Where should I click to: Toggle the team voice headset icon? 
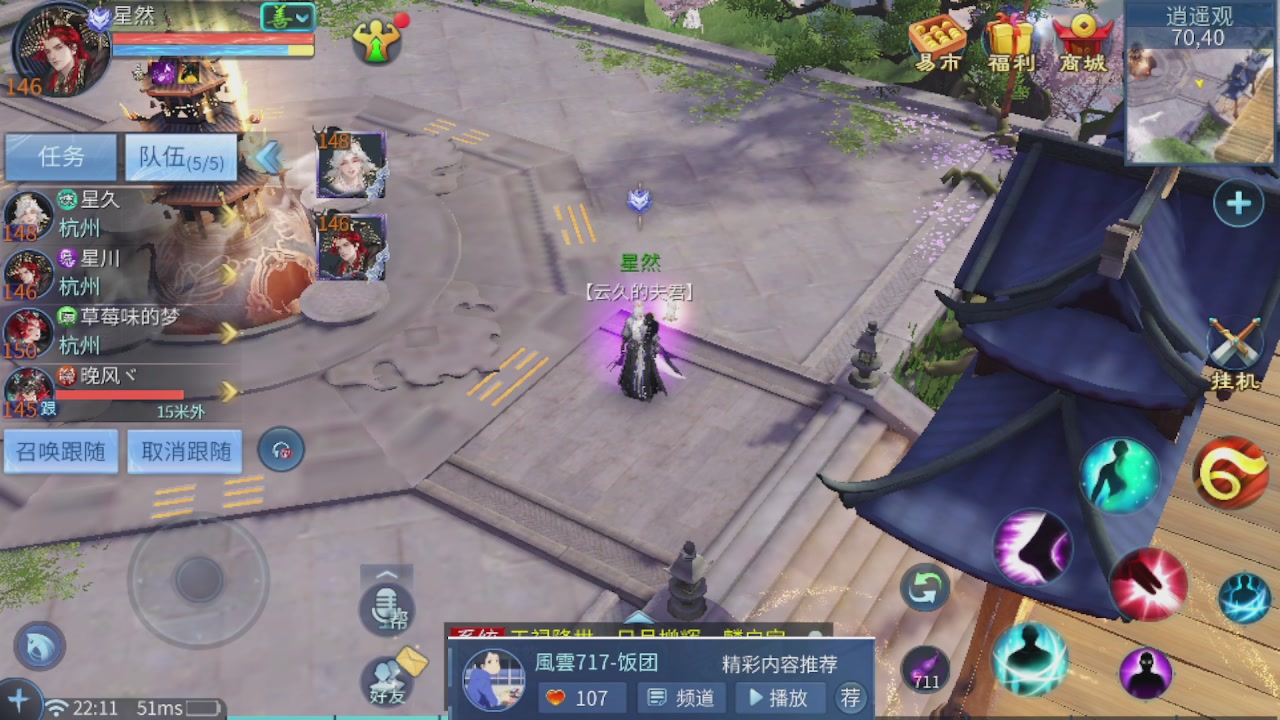tap(281, 450)
